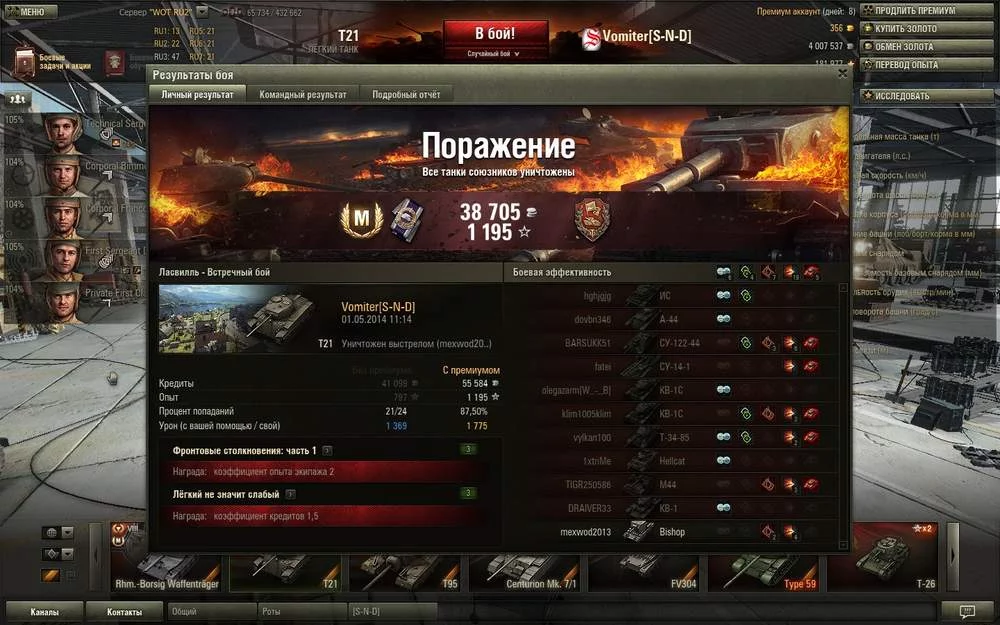This screenshot has height=625, width=1000.
Task: Open the Каналы chat channels
Action: coord(44,611)
